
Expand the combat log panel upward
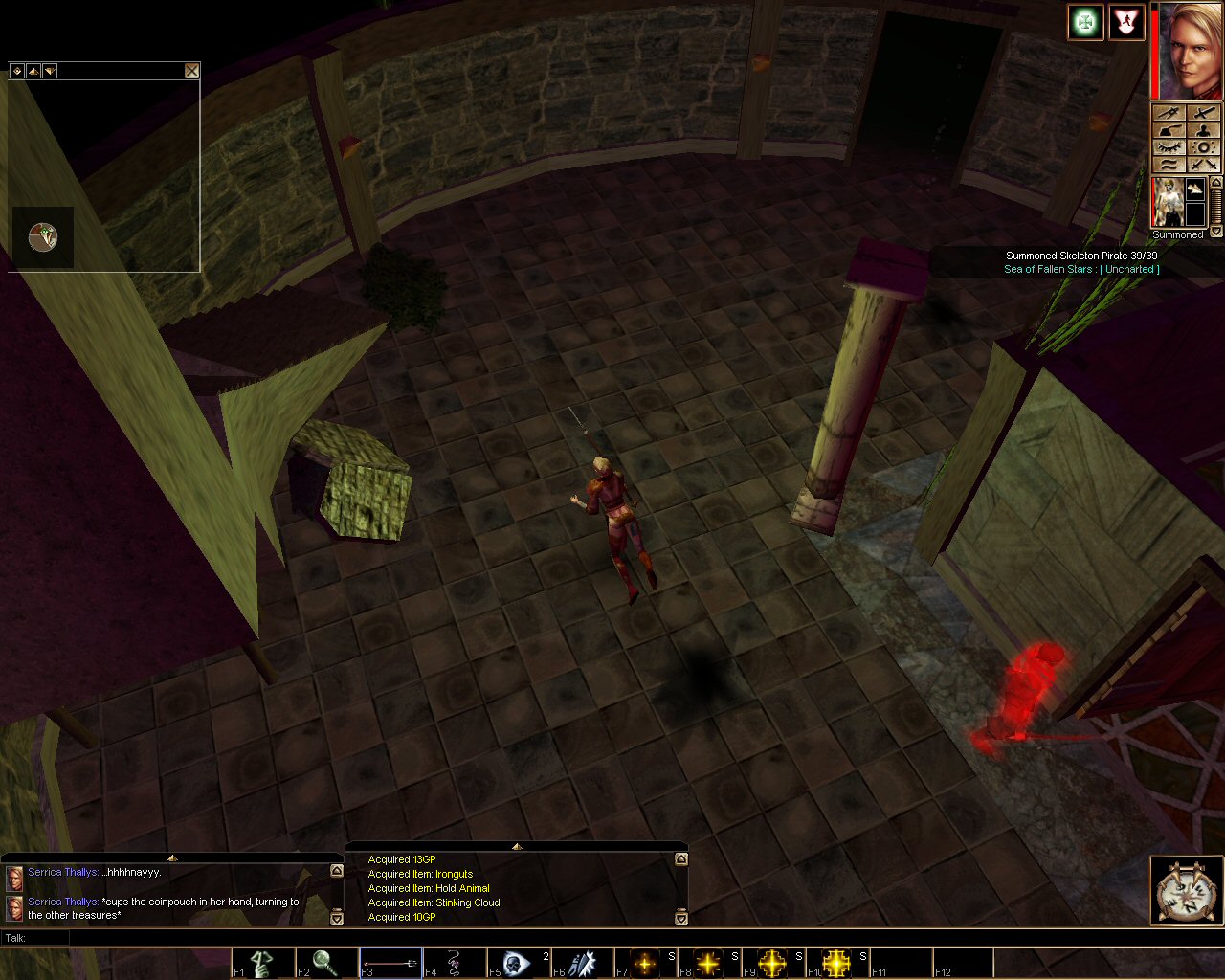pos(517,846)
